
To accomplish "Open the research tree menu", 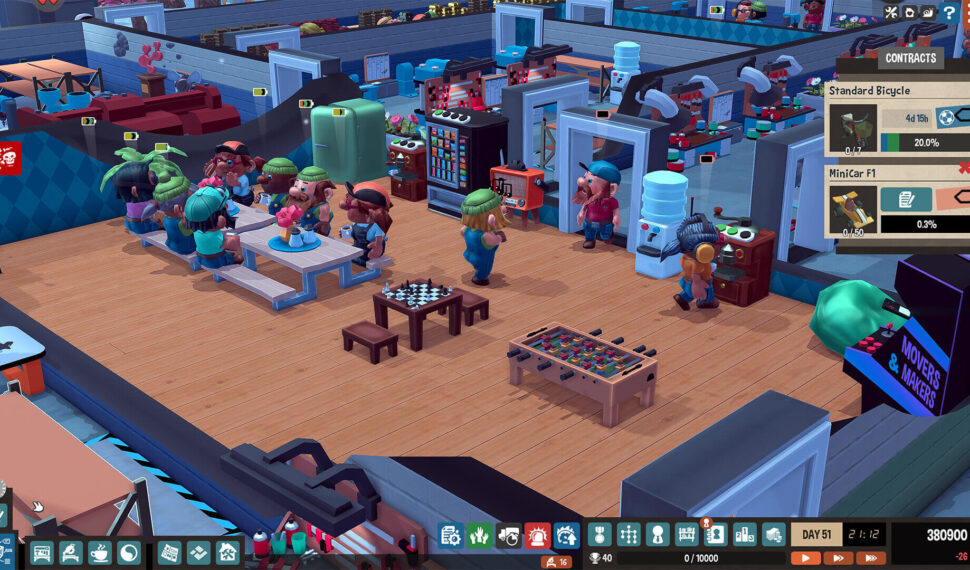I will (628, 535).
